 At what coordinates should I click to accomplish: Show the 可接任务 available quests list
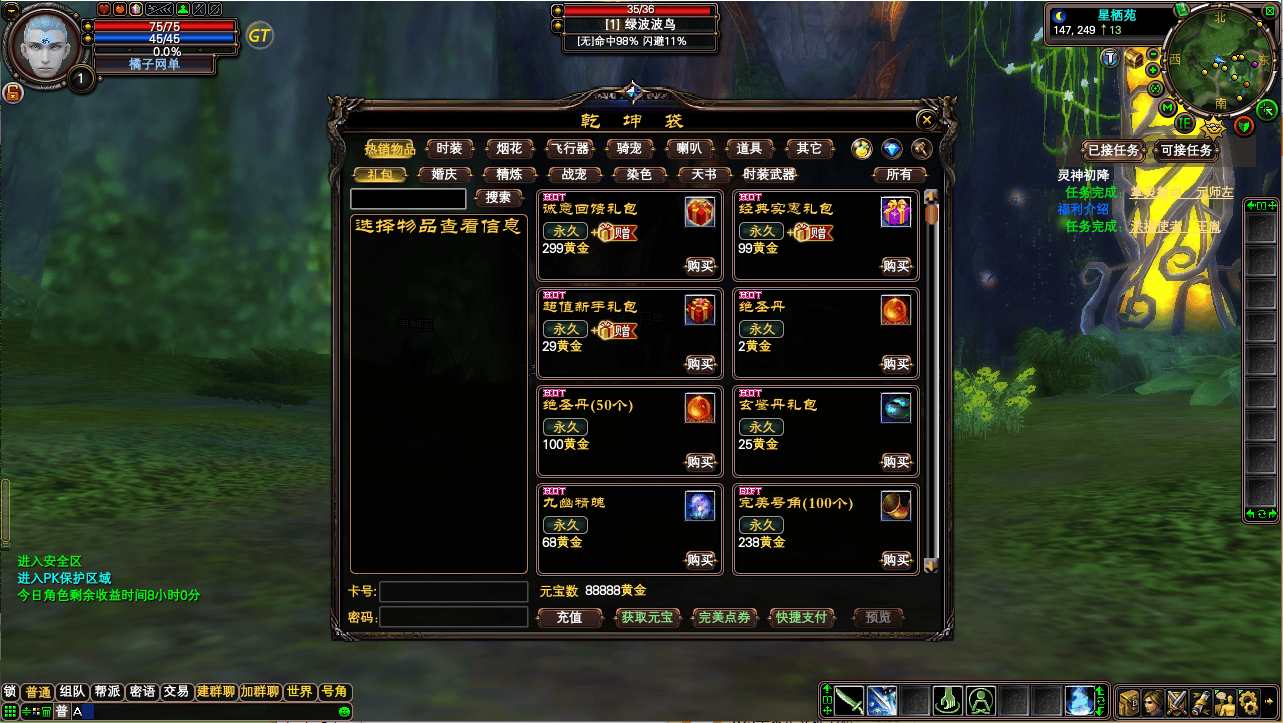click(1186, 151)
